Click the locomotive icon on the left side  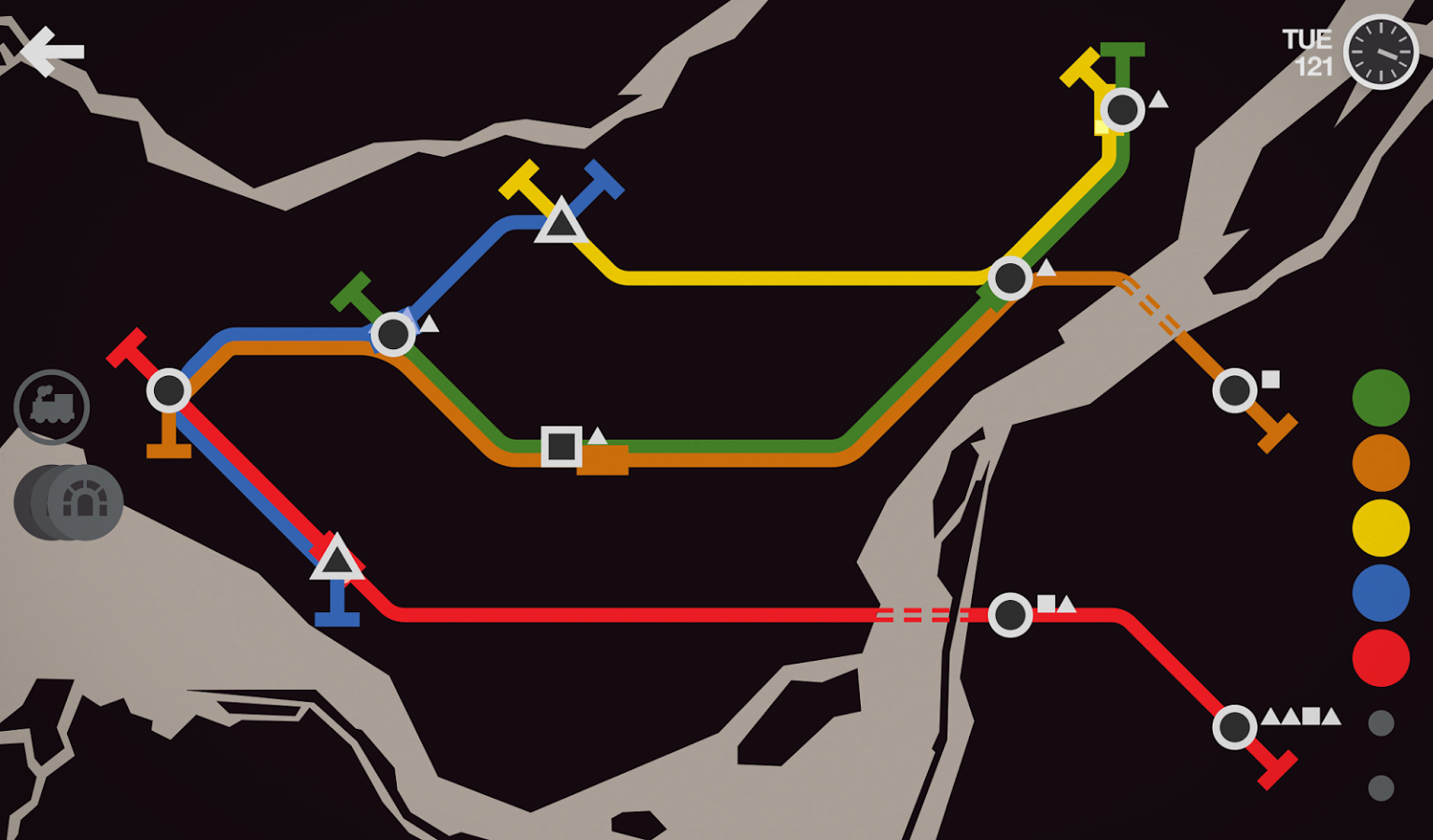[52, 408]
